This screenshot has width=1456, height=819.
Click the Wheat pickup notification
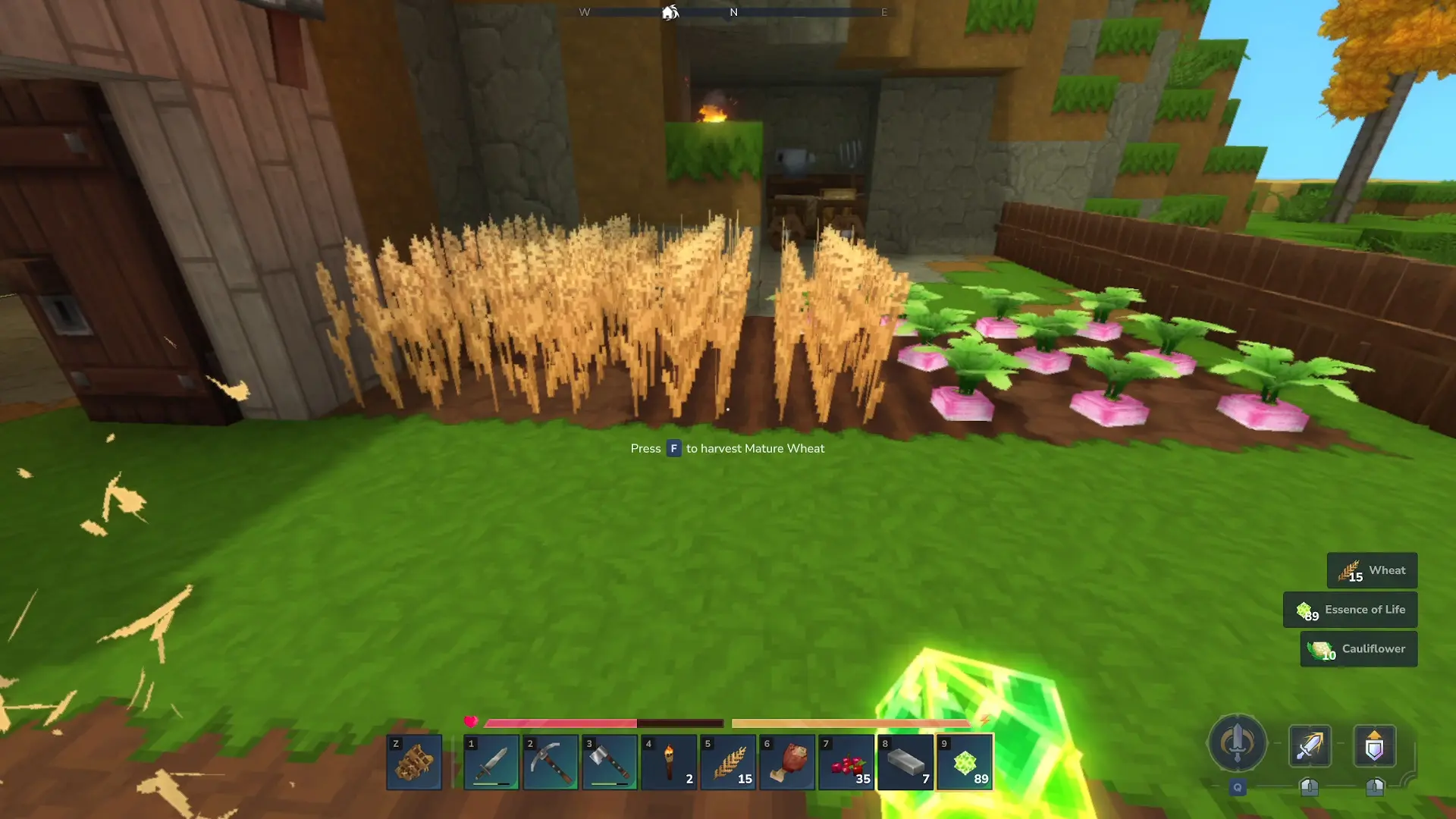(1372, 570)
